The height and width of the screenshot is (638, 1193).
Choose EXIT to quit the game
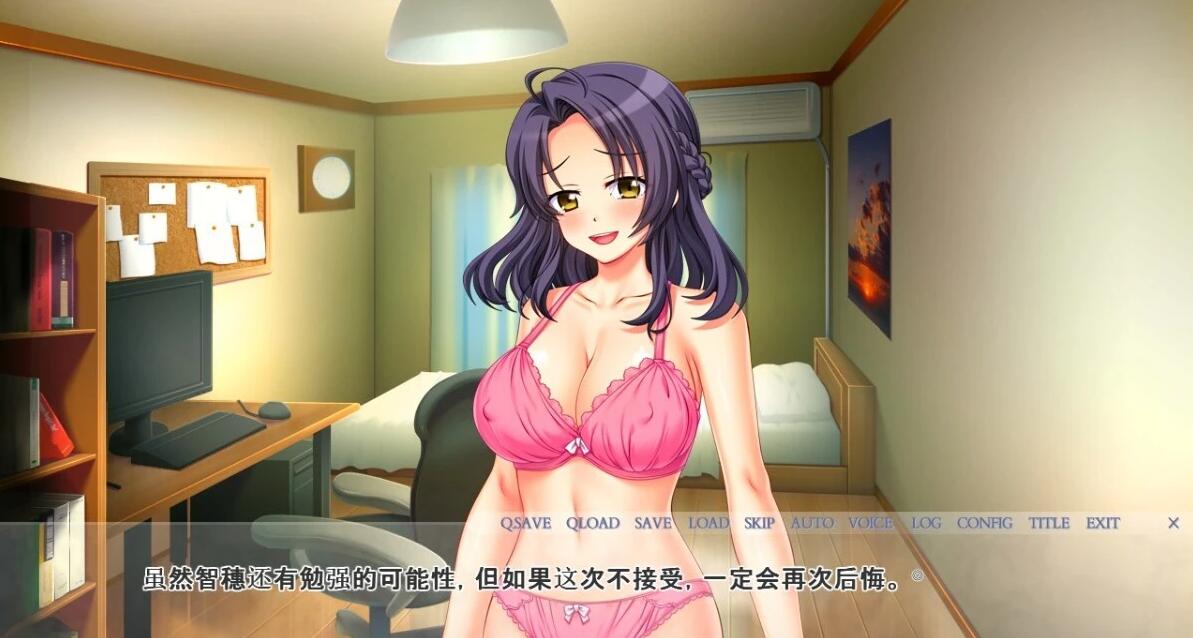(1102, 523)
